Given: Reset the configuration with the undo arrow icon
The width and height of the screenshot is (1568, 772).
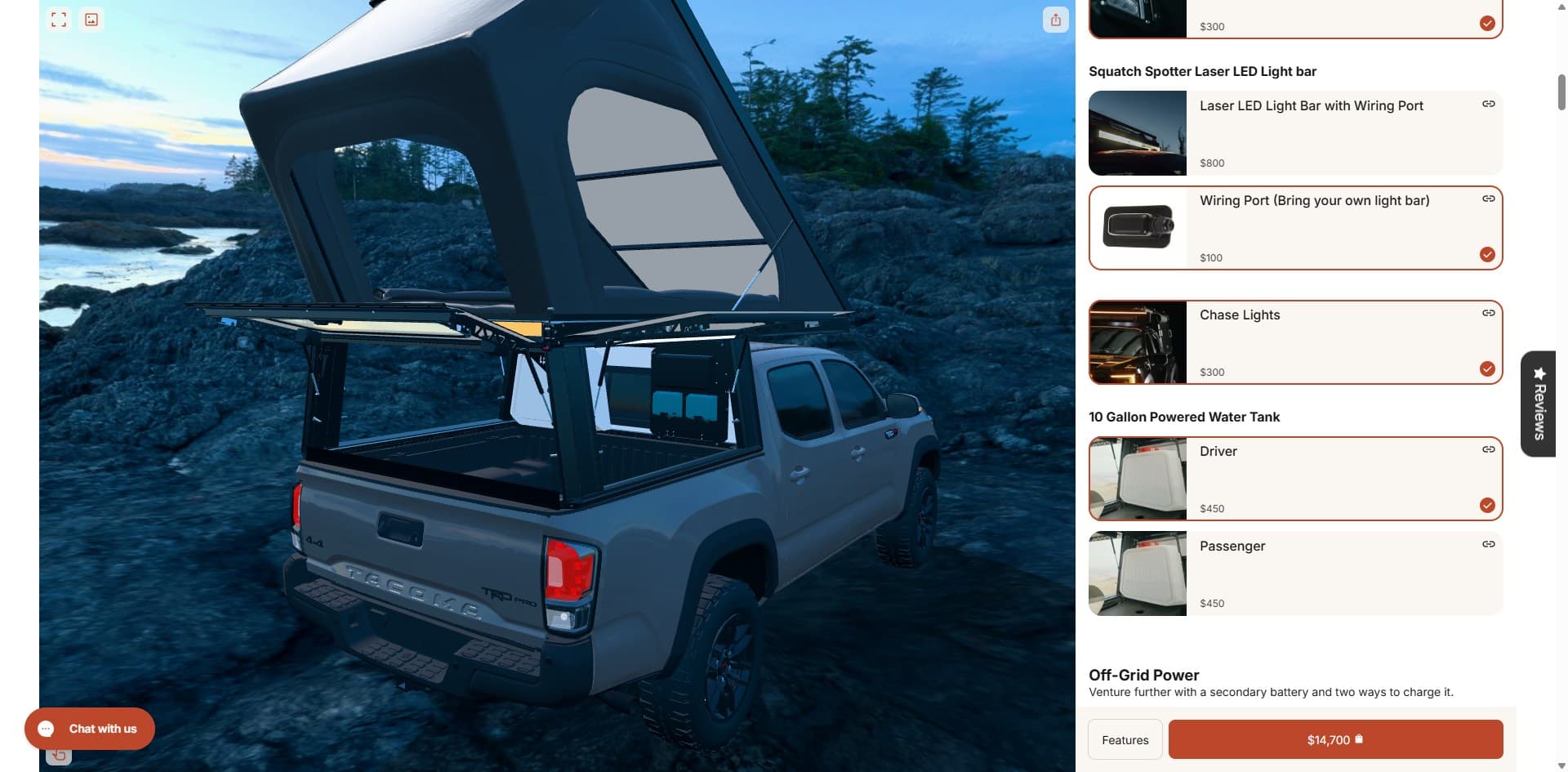Looking at the screenshot, I should pos(57,755).
